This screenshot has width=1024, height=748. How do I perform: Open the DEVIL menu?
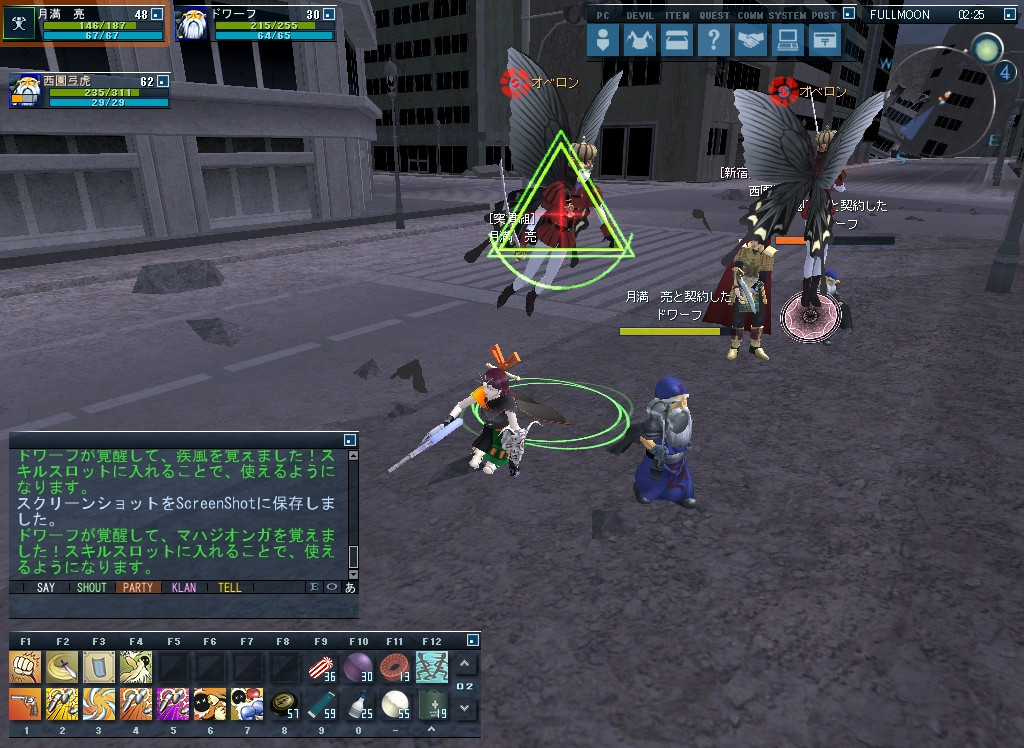[639, 41]
